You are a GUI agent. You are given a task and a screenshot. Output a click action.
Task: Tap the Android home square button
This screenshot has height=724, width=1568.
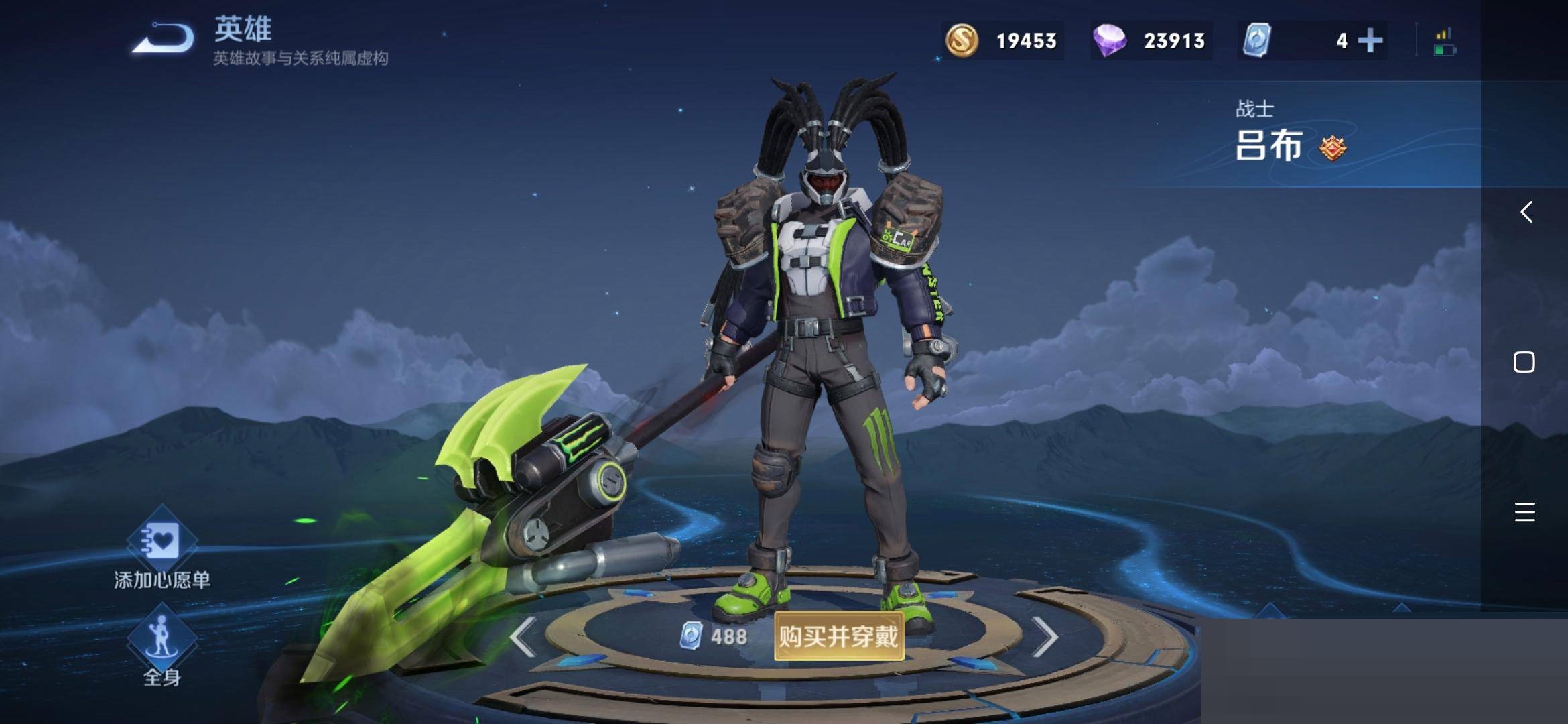[x=1524, y=362]
